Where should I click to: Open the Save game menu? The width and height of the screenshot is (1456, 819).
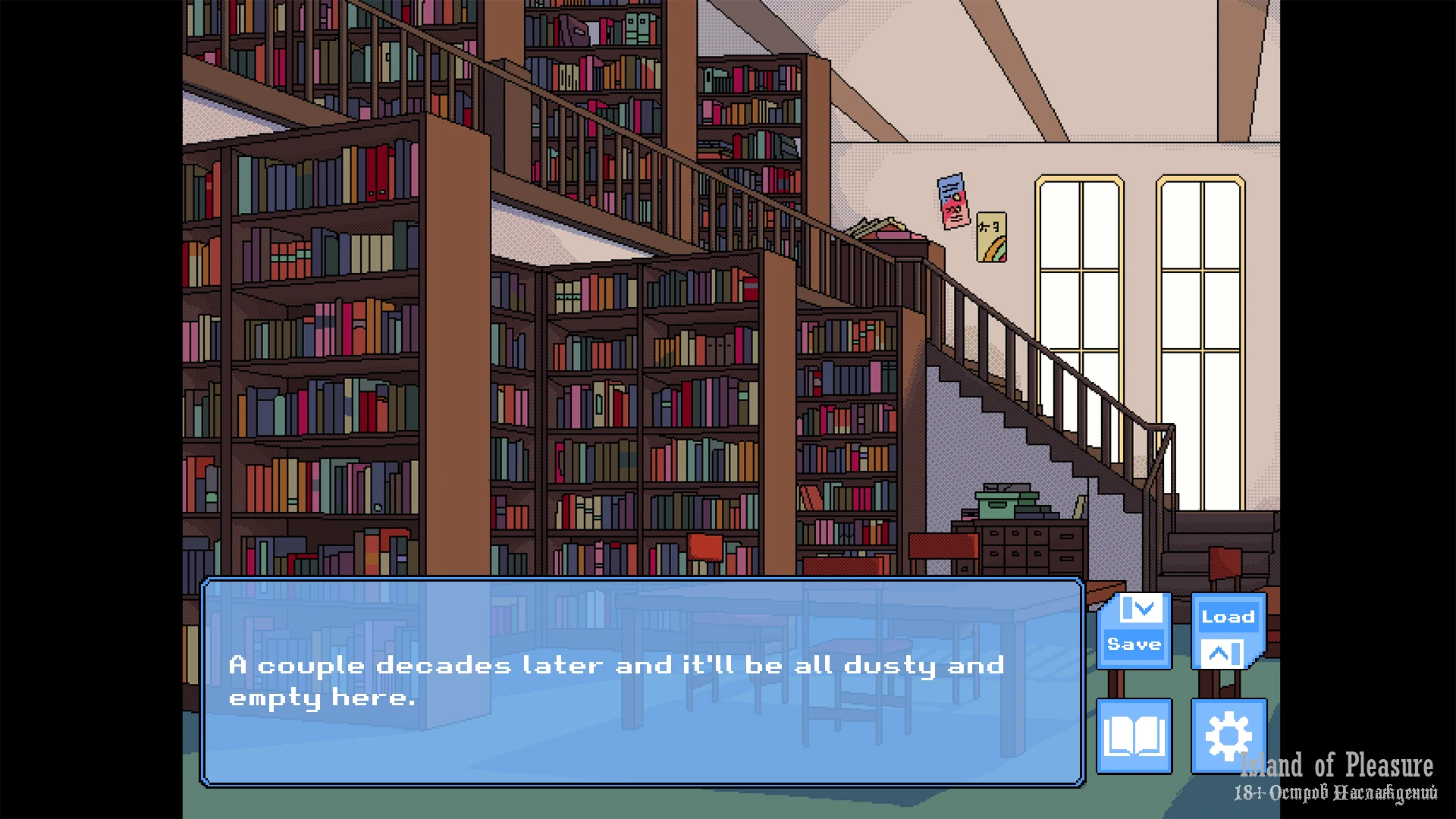coord(1134,630)
